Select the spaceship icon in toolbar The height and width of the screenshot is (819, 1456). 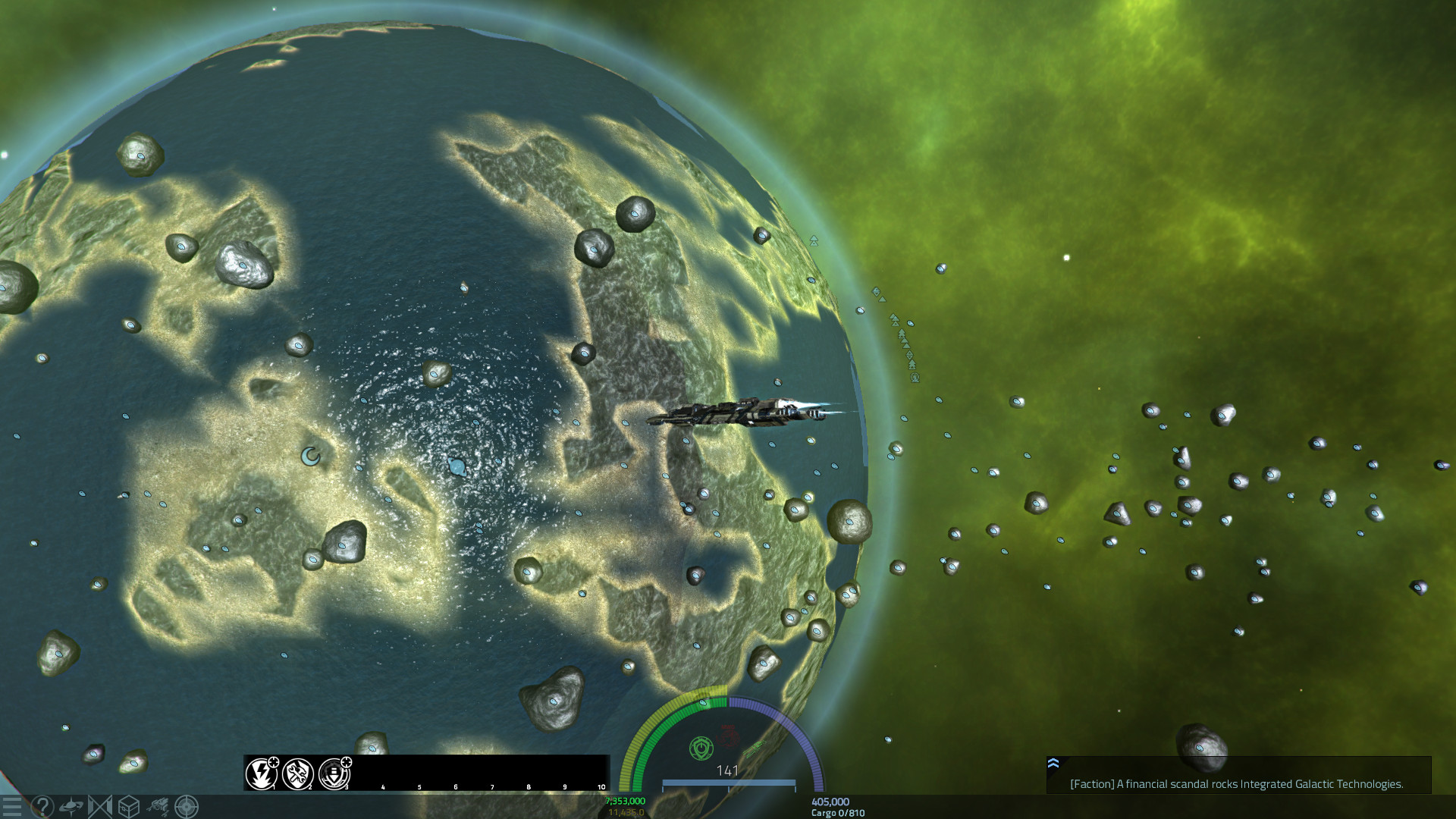[158, 806]
